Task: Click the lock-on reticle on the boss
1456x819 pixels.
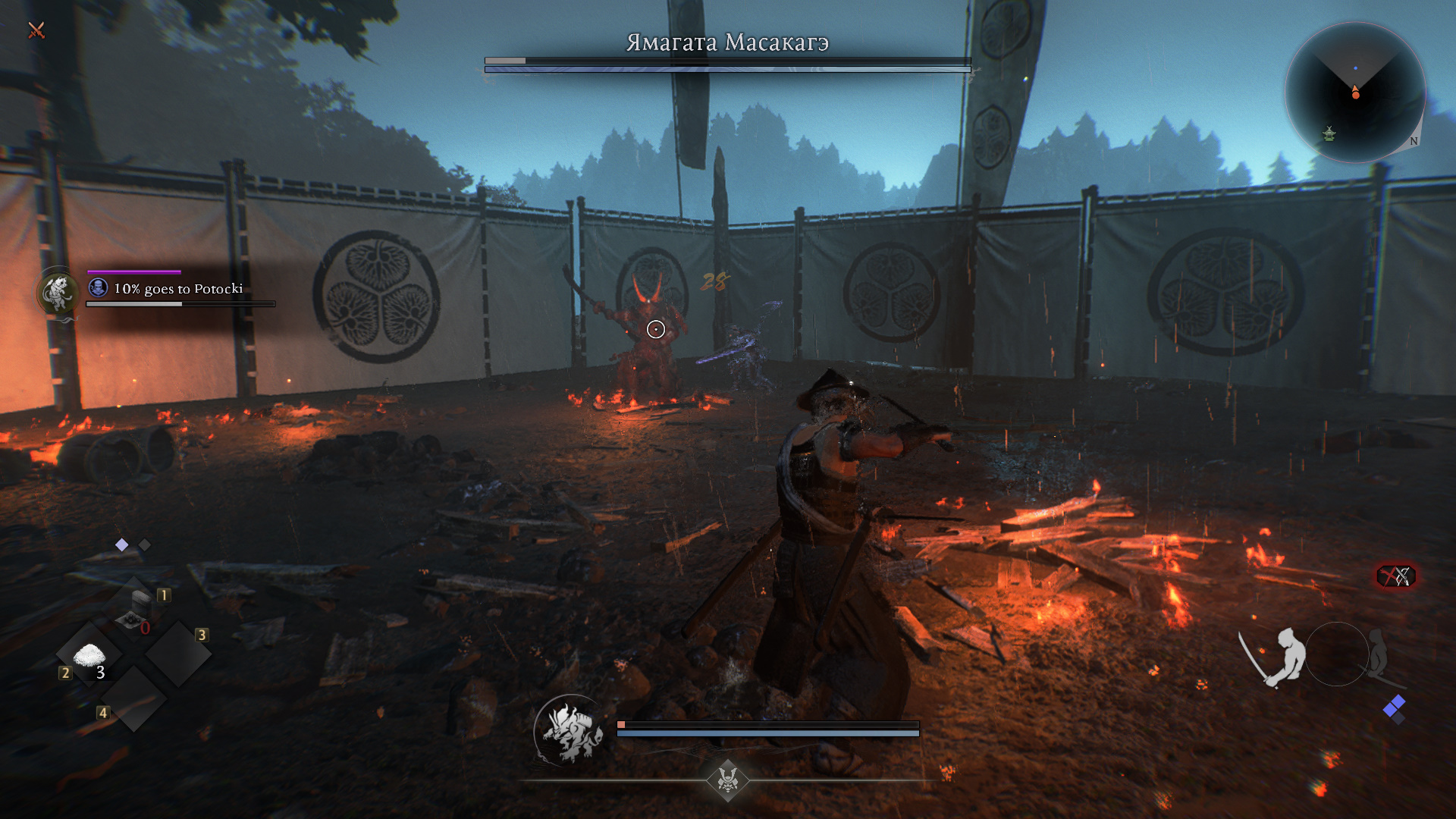Action: (x=656, y=329)
